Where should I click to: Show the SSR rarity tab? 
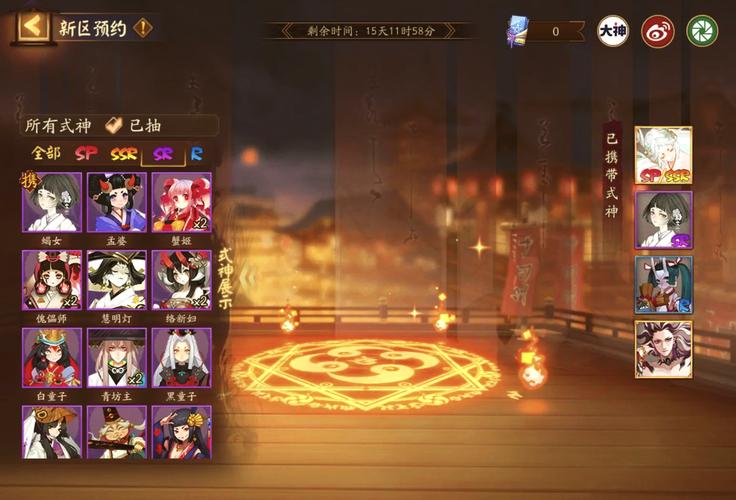[124, 154]
